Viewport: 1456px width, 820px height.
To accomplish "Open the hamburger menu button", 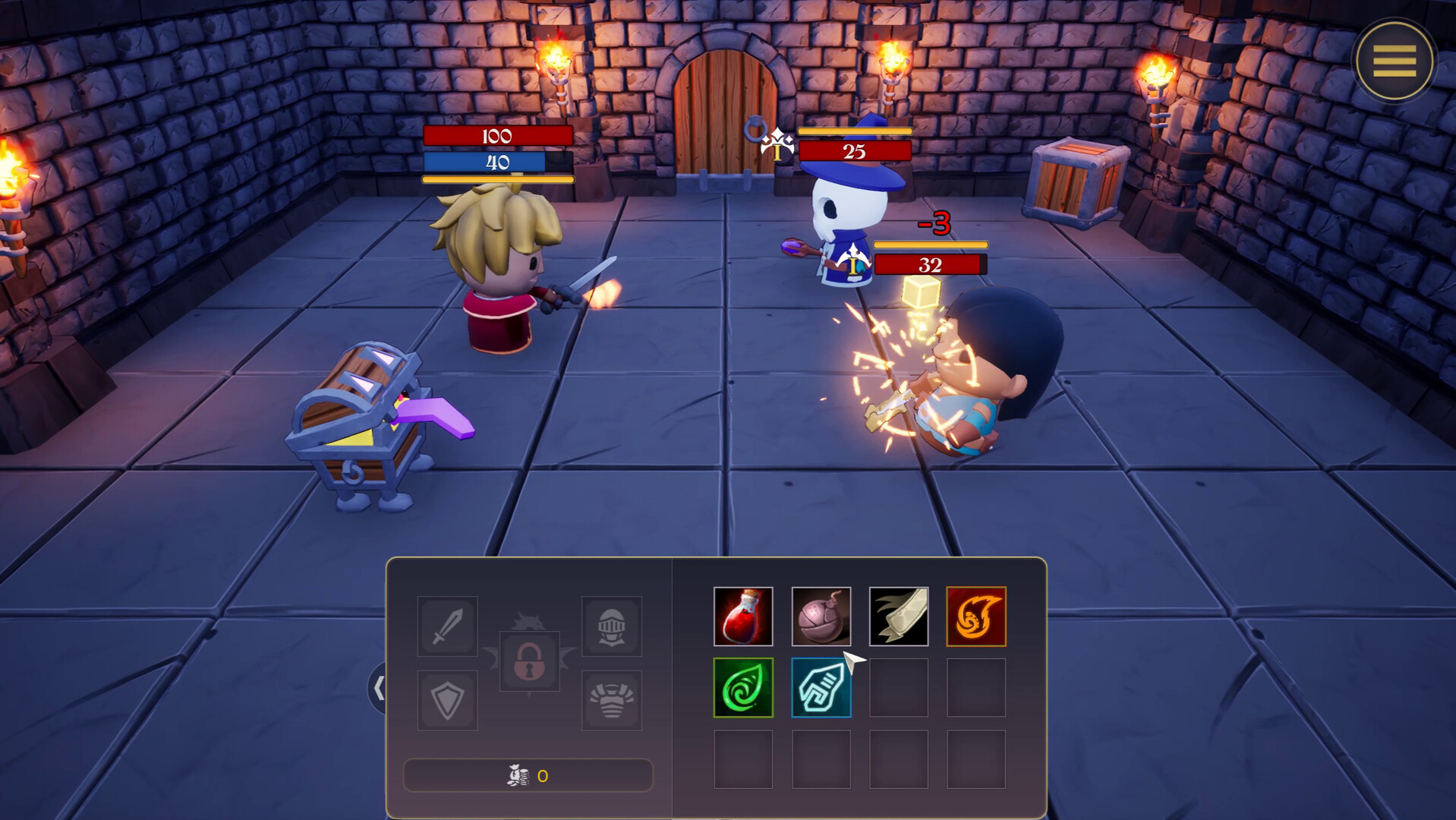I will (x=1394, y=59).
